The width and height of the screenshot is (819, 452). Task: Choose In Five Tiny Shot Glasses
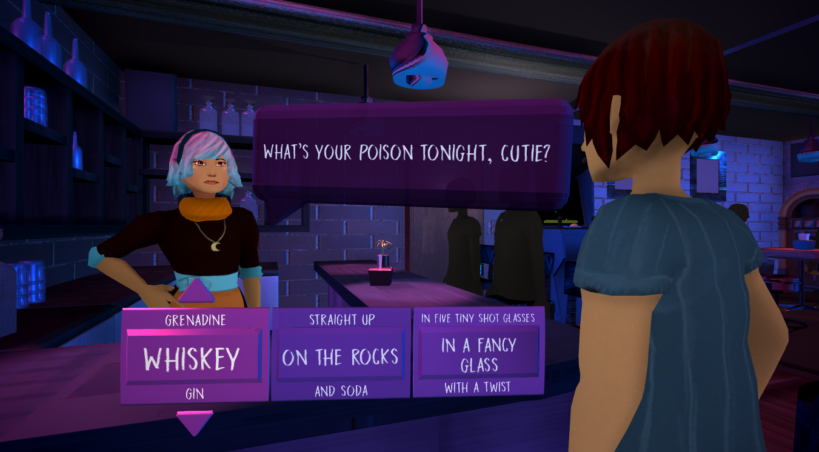[x=478, y=318]
